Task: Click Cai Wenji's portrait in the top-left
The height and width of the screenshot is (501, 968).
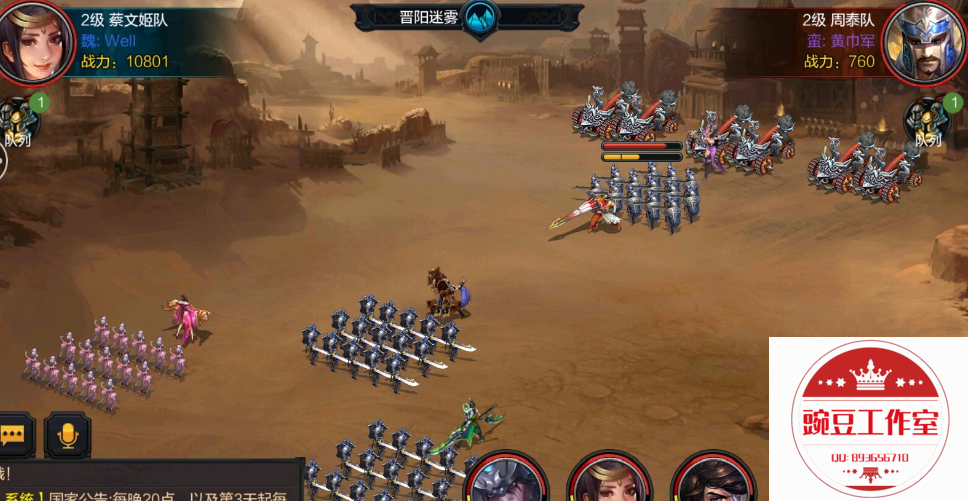Action: coord(35,40)
